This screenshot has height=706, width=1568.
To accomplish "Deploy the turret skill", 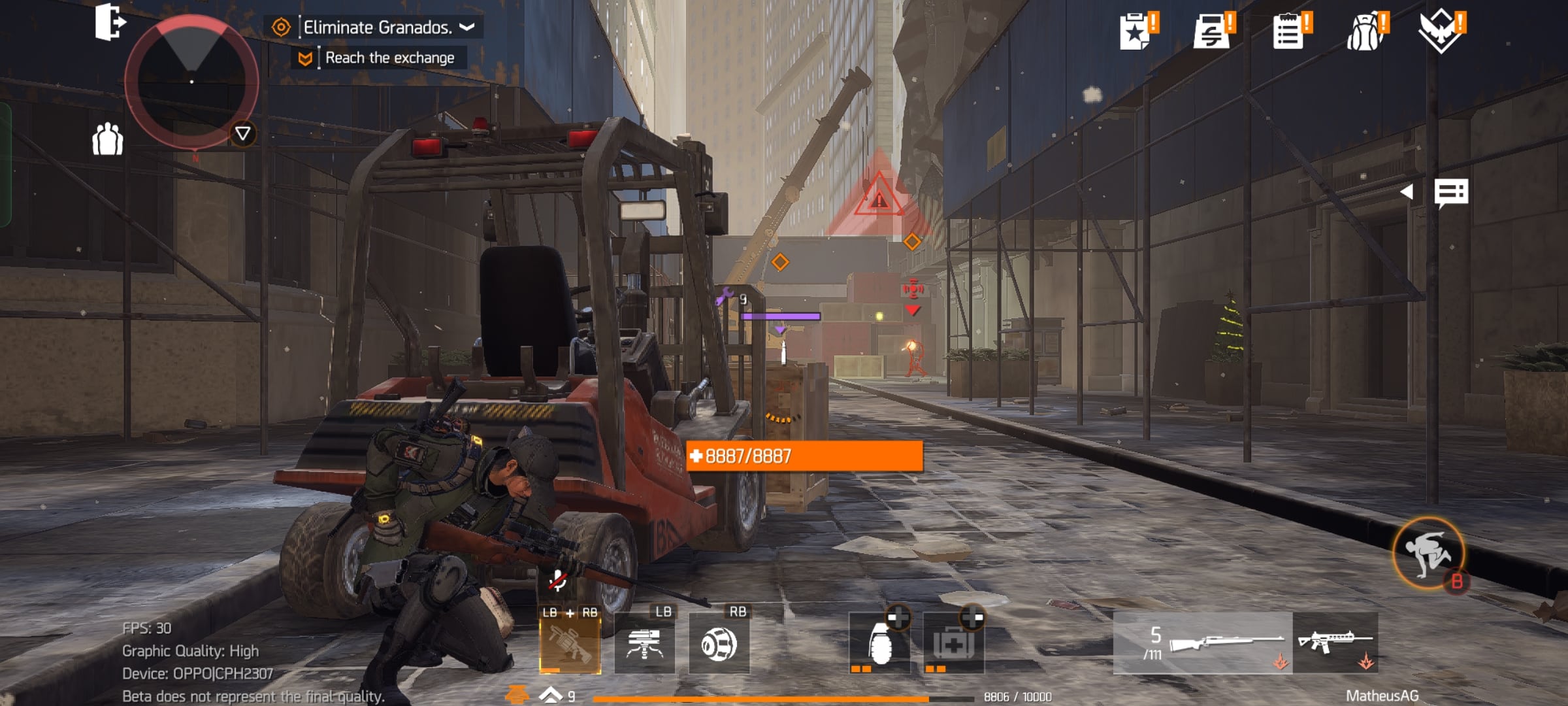I will (645, 644).
